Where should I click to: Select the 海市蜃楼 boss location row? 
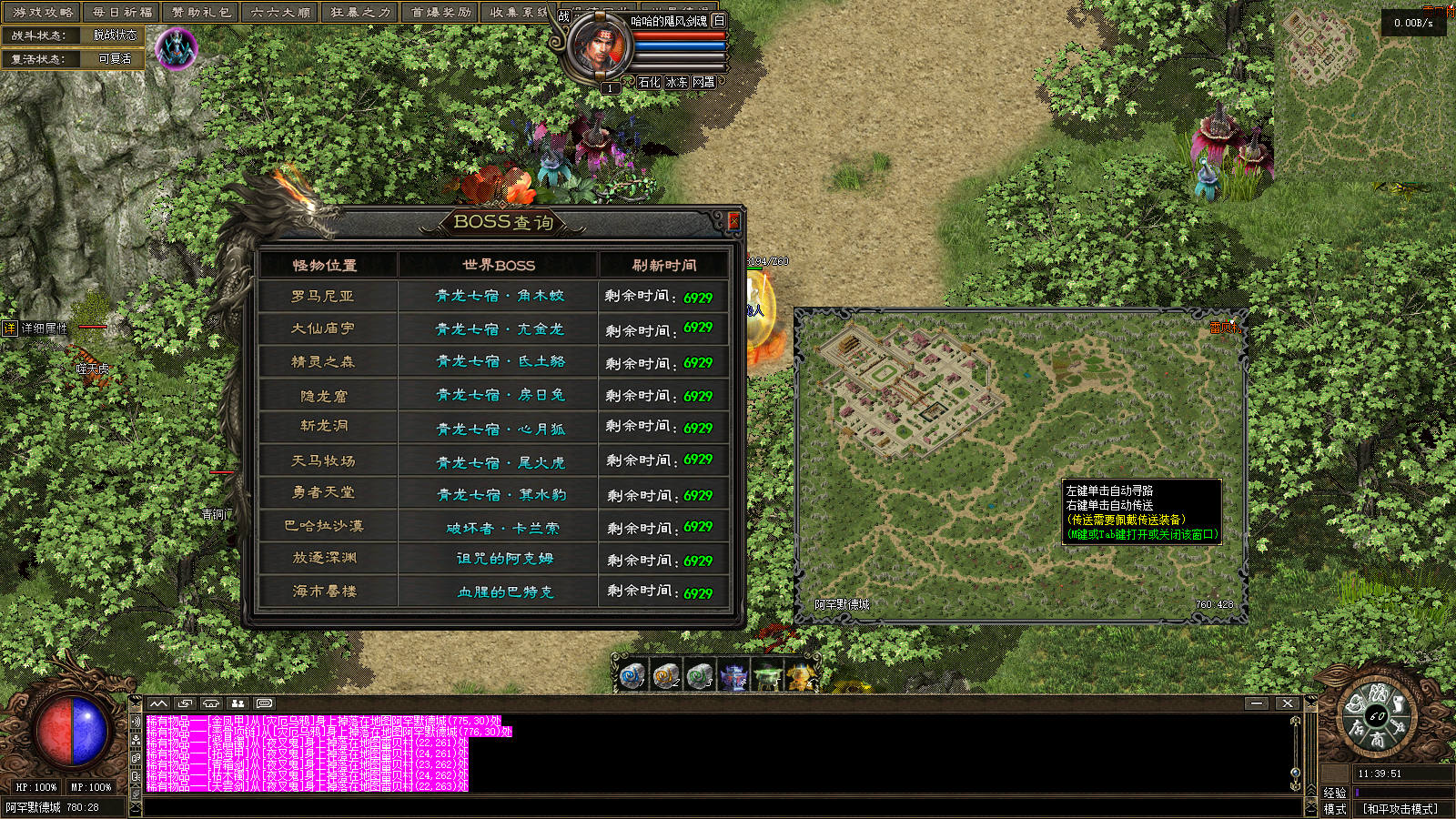coord(323,591)
